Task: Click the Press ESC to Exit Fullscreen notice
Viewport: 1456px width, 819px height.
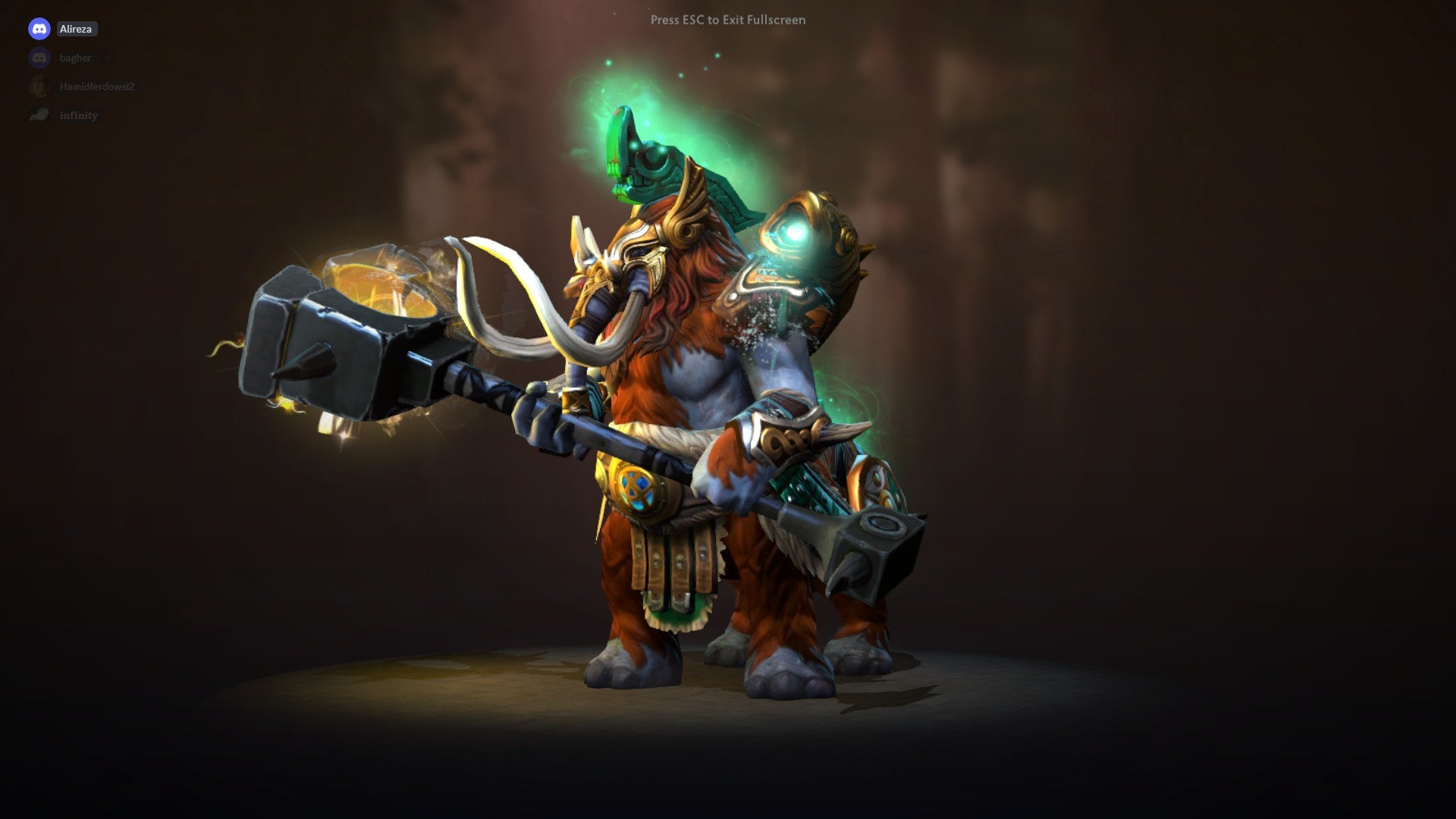Action: coord(727,20)
